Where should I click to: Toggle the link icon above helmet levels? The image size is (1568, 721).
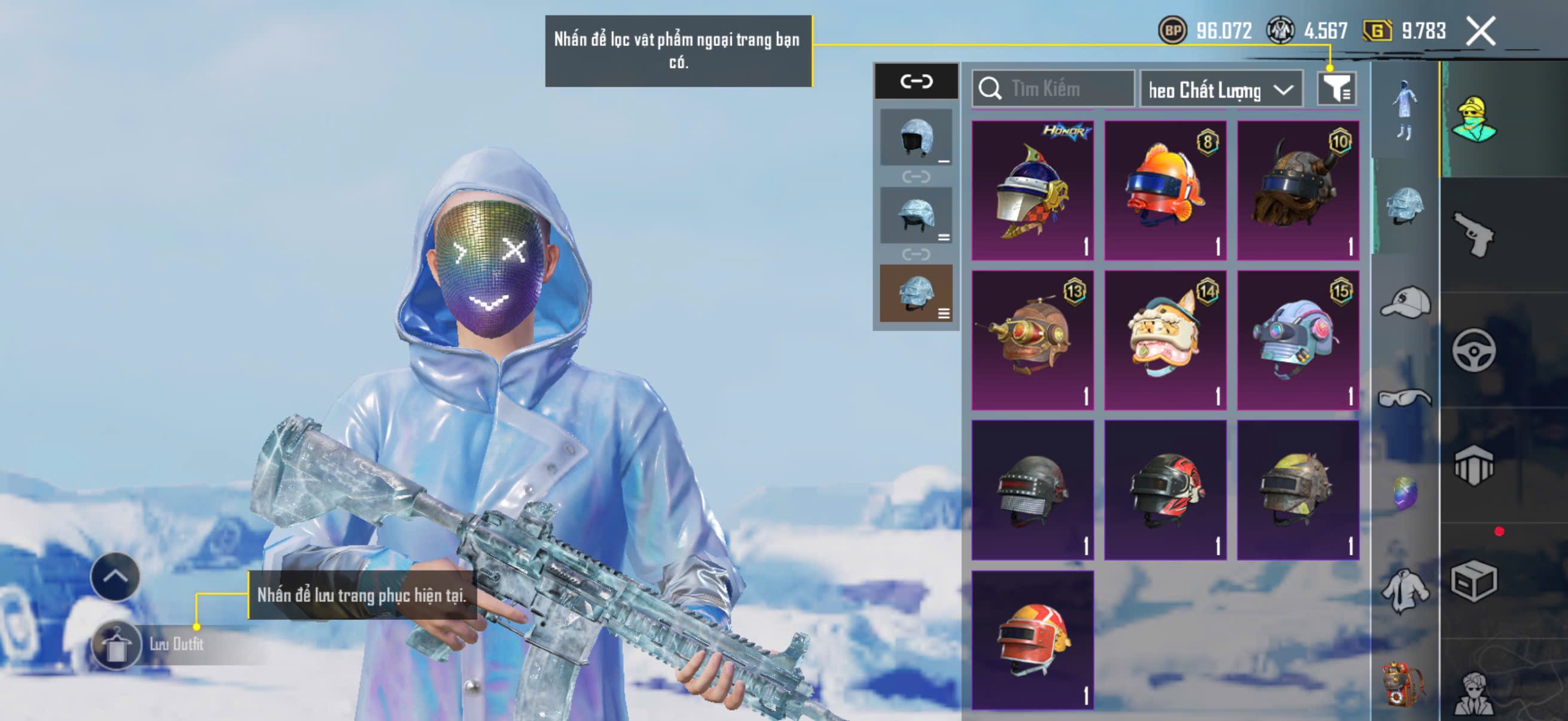(916, 81)
